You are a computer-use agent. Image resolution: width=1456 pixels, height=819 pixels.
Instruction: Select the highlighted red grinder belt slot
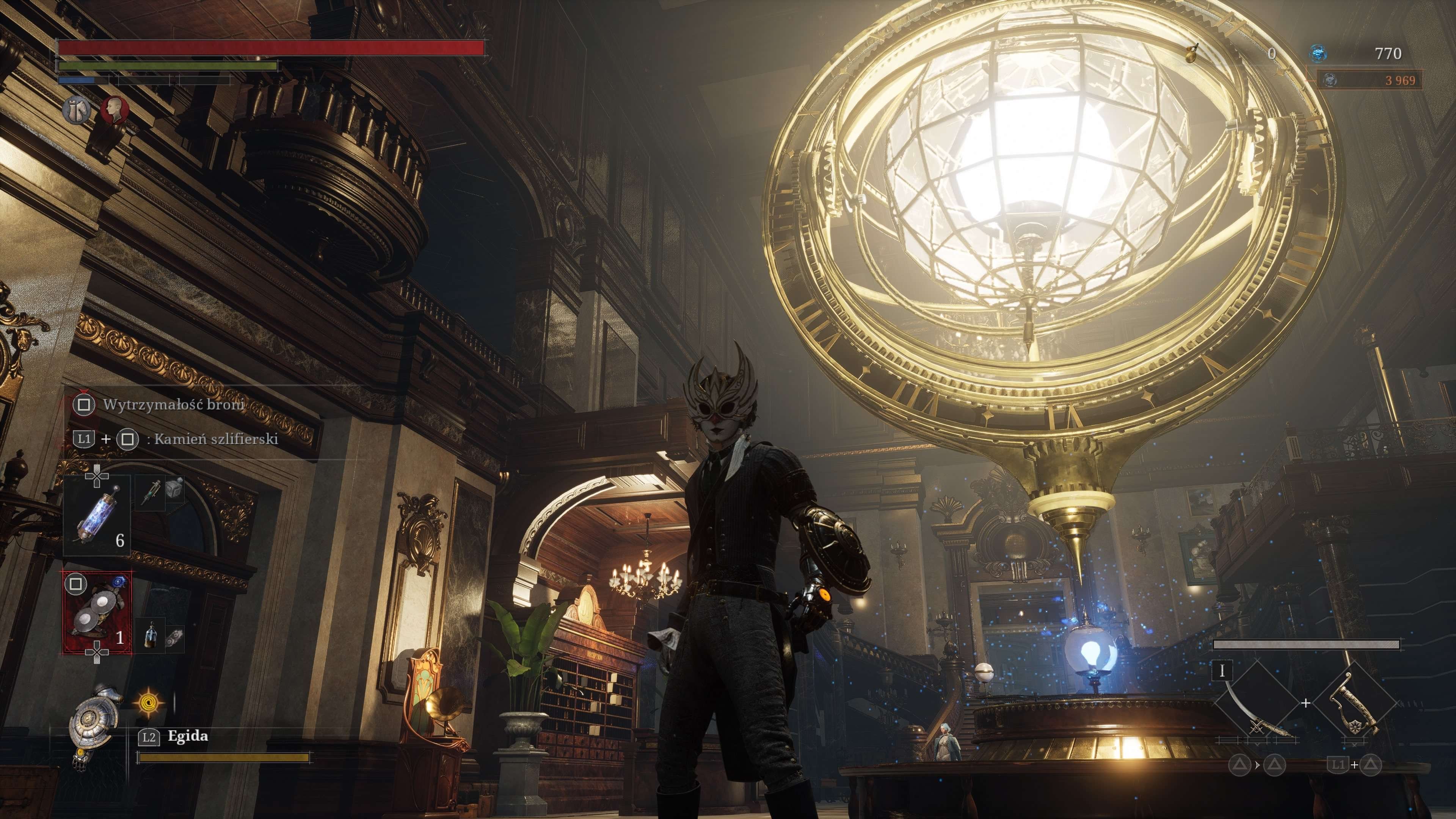98,613
